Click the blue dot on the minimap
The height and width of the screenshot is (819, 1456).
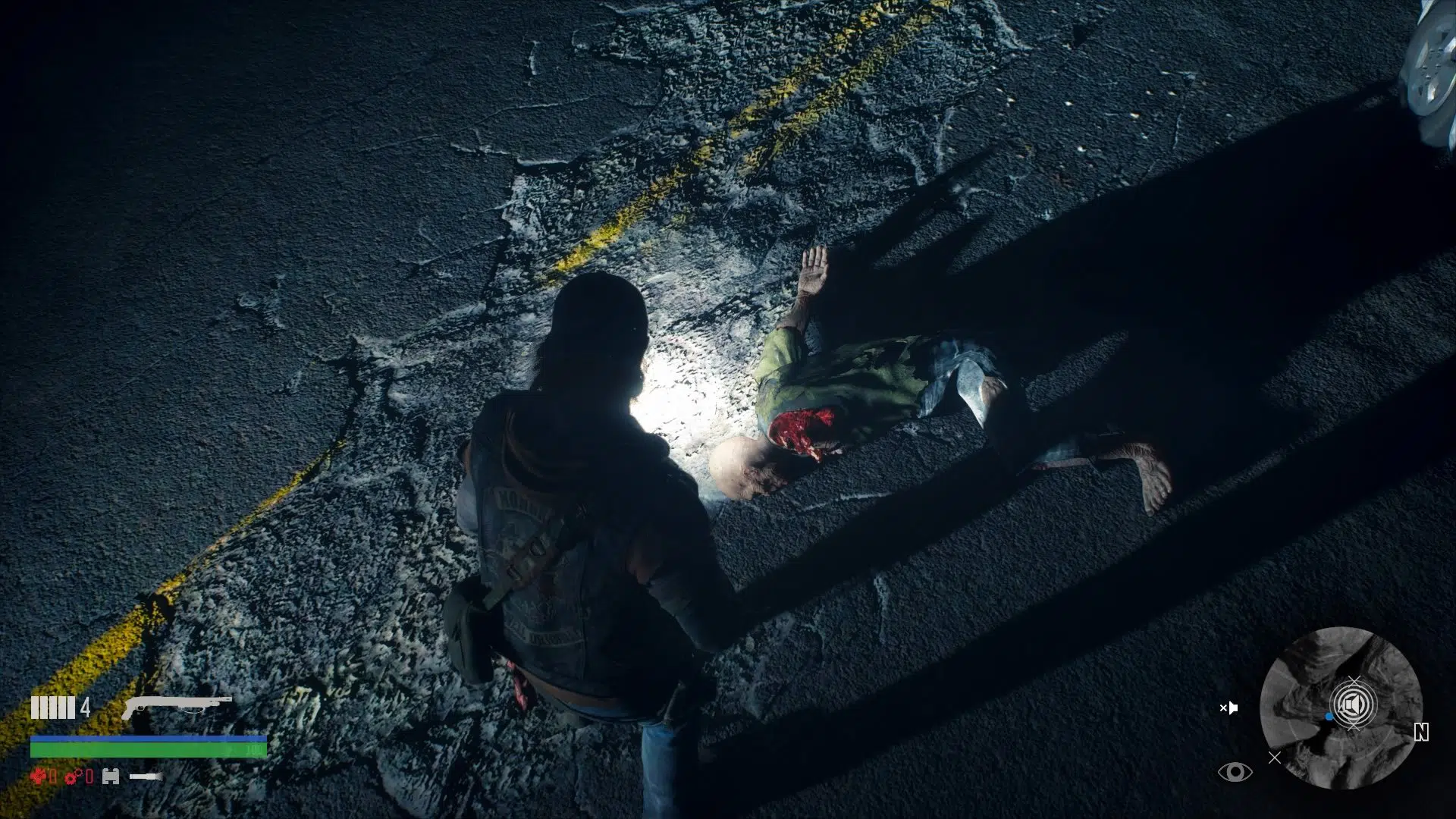[x=1329, y=717]
